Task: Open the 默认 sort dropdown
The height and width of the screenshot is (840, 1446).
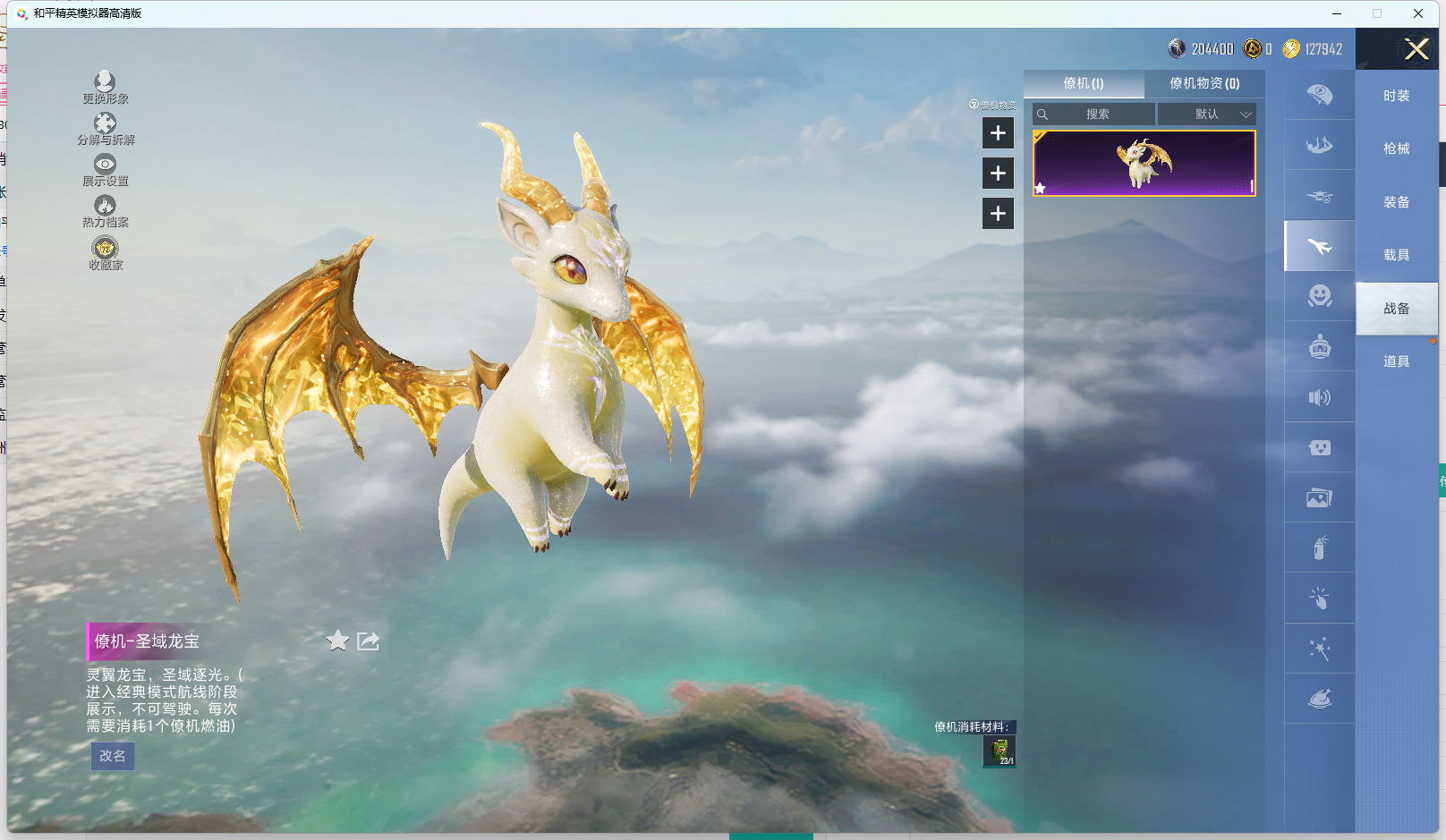Action: tap(1207, 115)
